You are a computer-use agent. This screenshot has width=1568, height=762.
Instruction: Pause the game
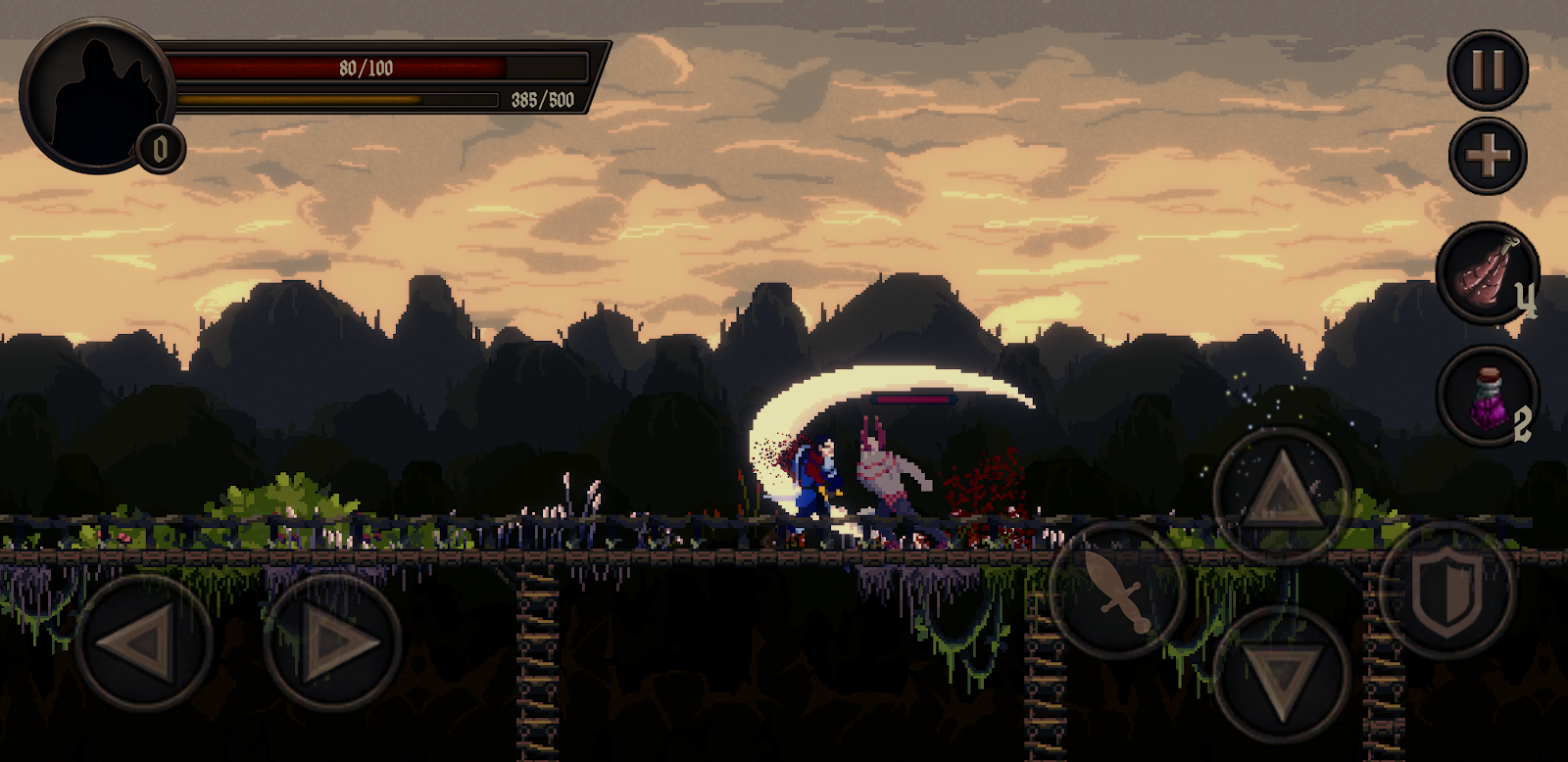1487,70
